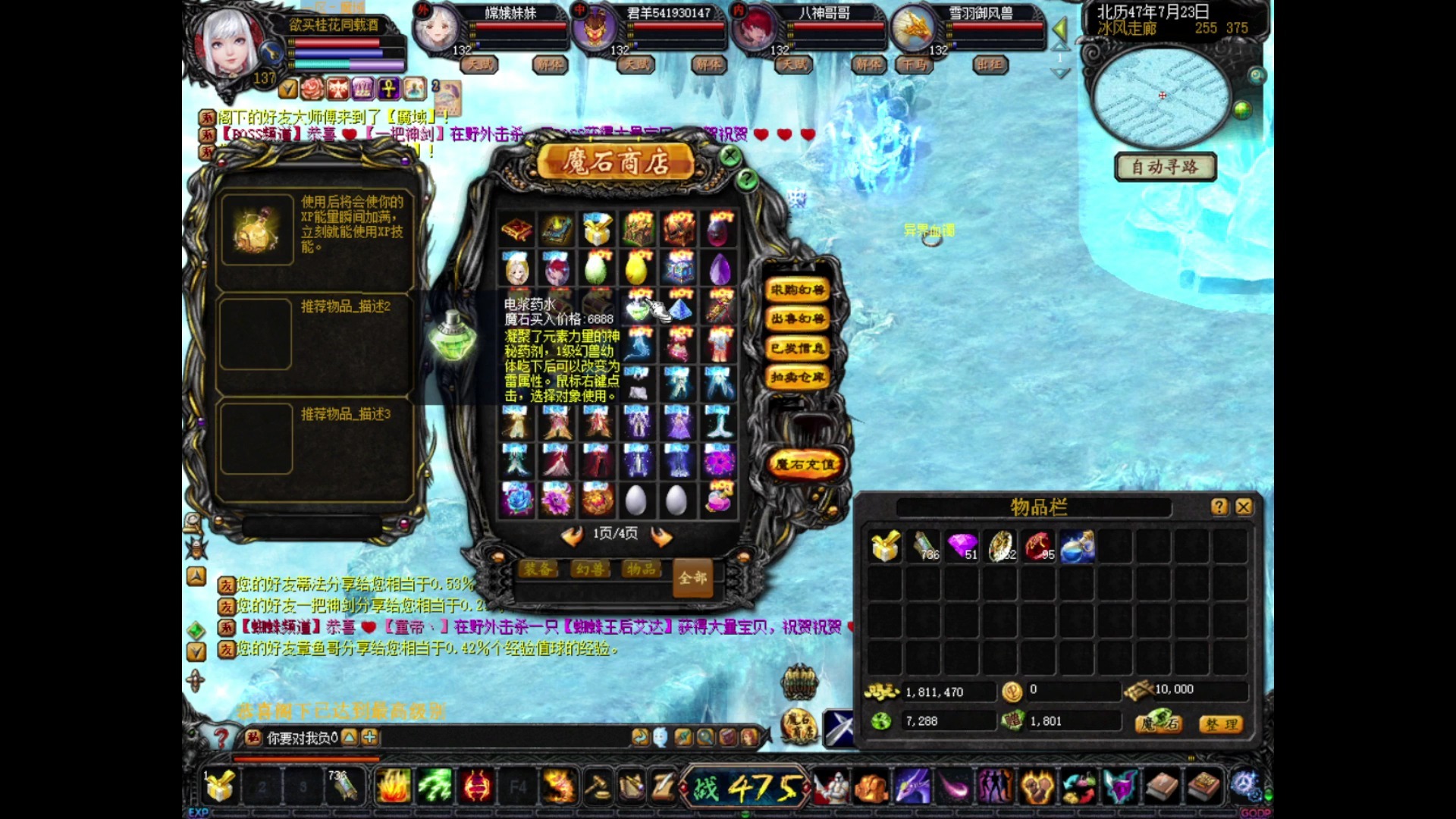Viewport: 1456px width, 819px height.
Task: Activate the fire skill on the hotbar
Action: 393,786
